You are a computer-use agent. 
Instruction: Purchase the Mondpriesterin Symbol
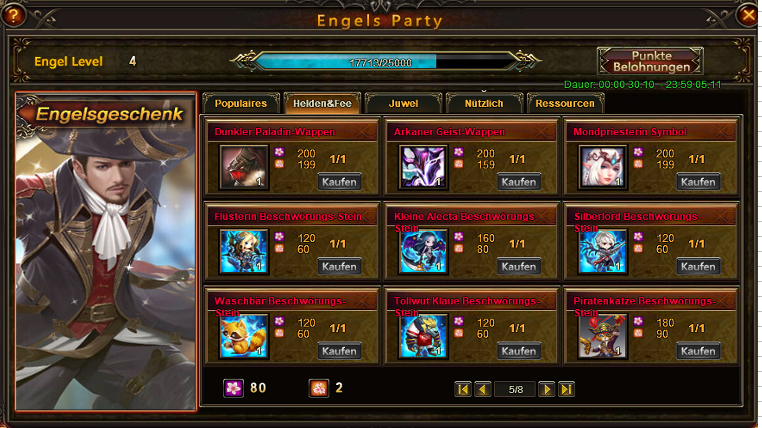pos(698,182)
